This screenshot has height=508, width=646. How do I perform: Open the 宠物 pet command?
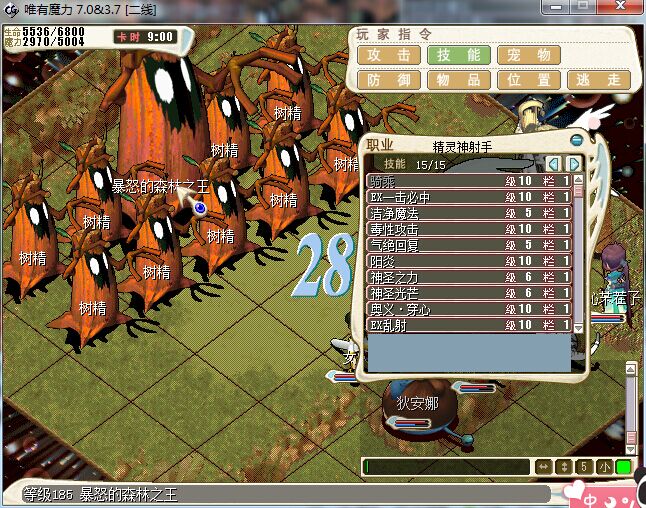529,55
